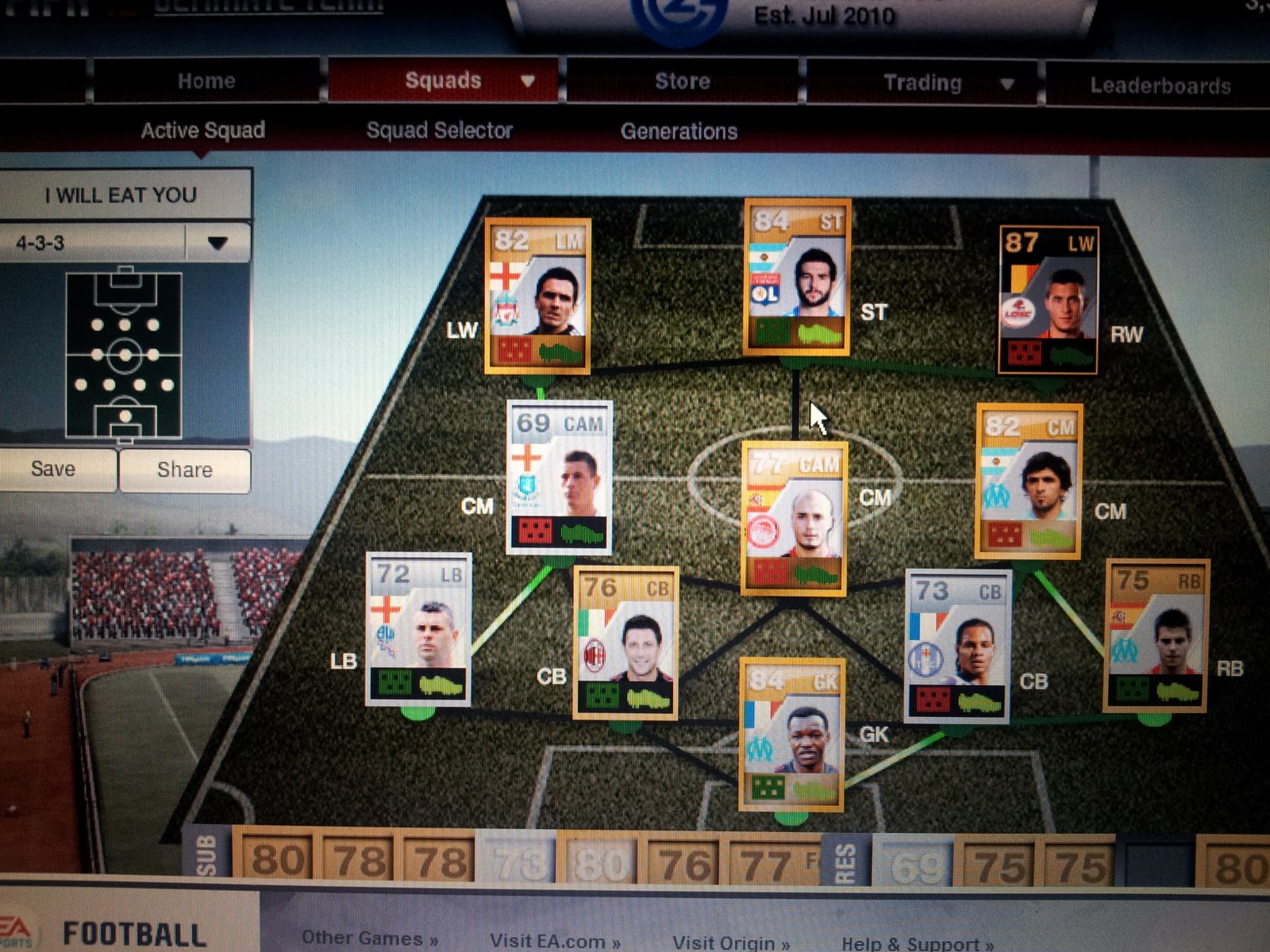Select the 73-rated CB player card
Image resolution: width=1270 pixels, height=952 pixels.
click(x=957, y=643)
